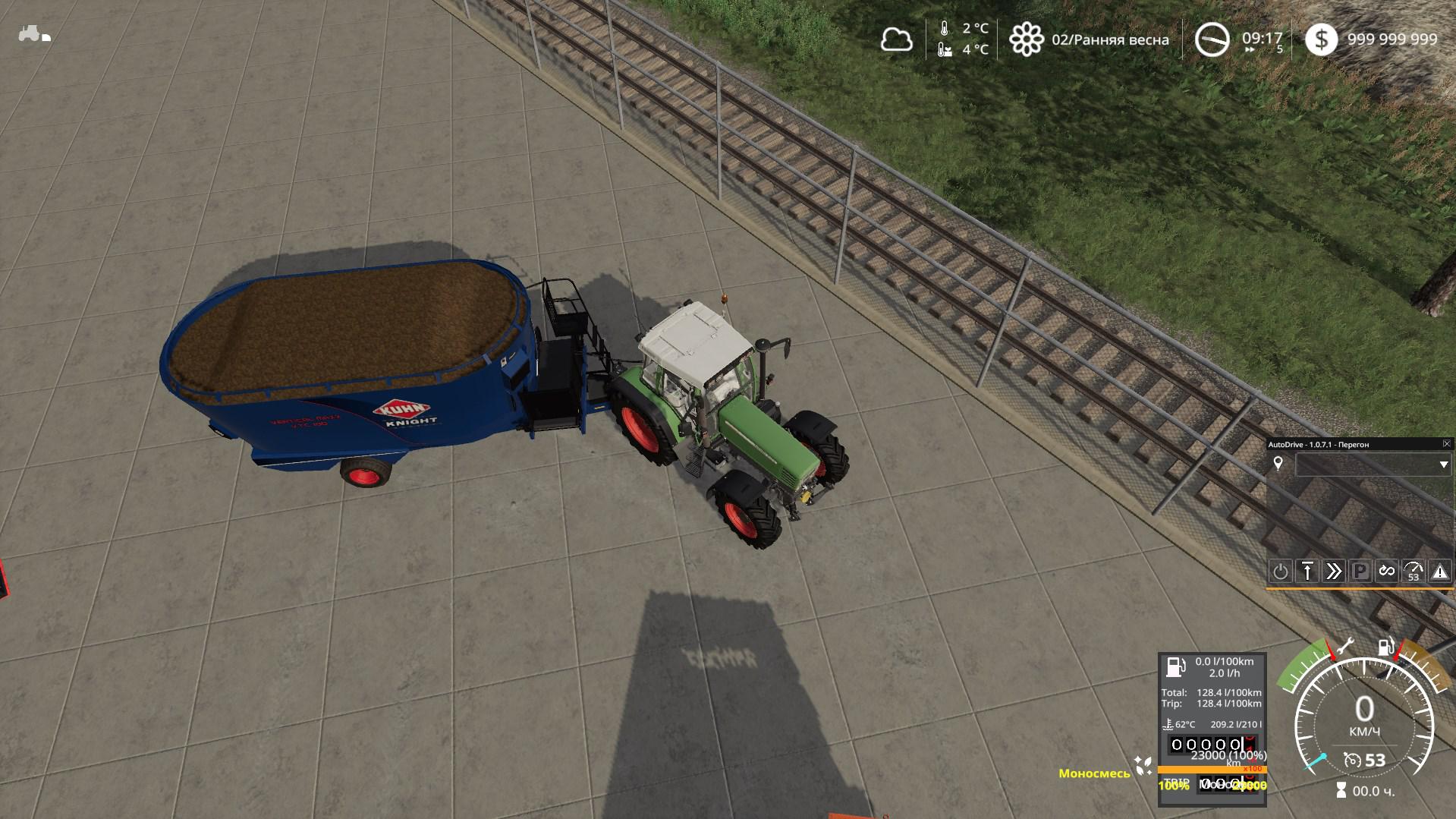Activate the AutoDrive parking button
Image resolution: width=1456 pixels, height=819 pixels.
tap(1360, 572)
